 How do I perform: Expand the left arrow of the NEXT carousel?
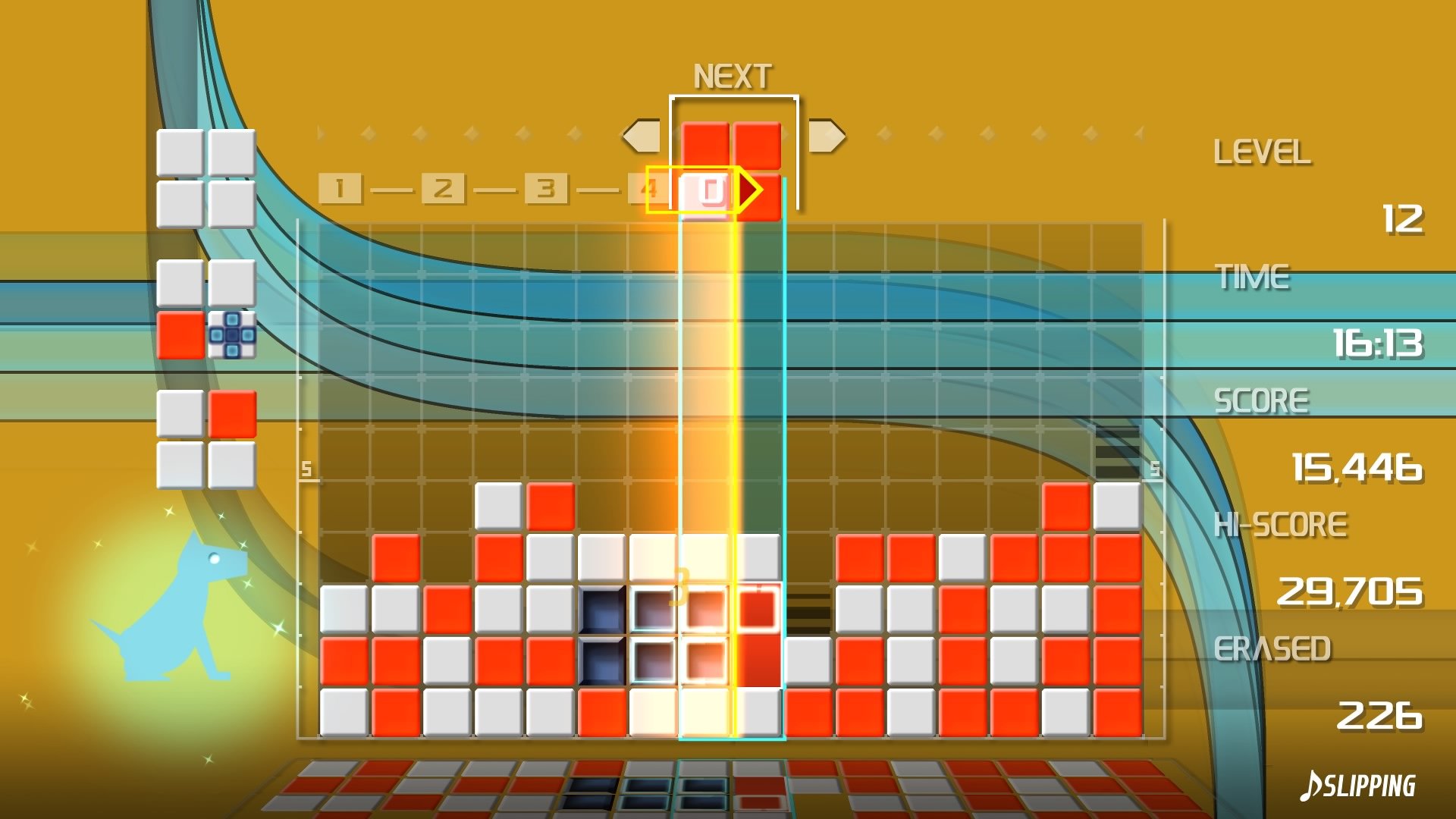(x=641, y=135)
